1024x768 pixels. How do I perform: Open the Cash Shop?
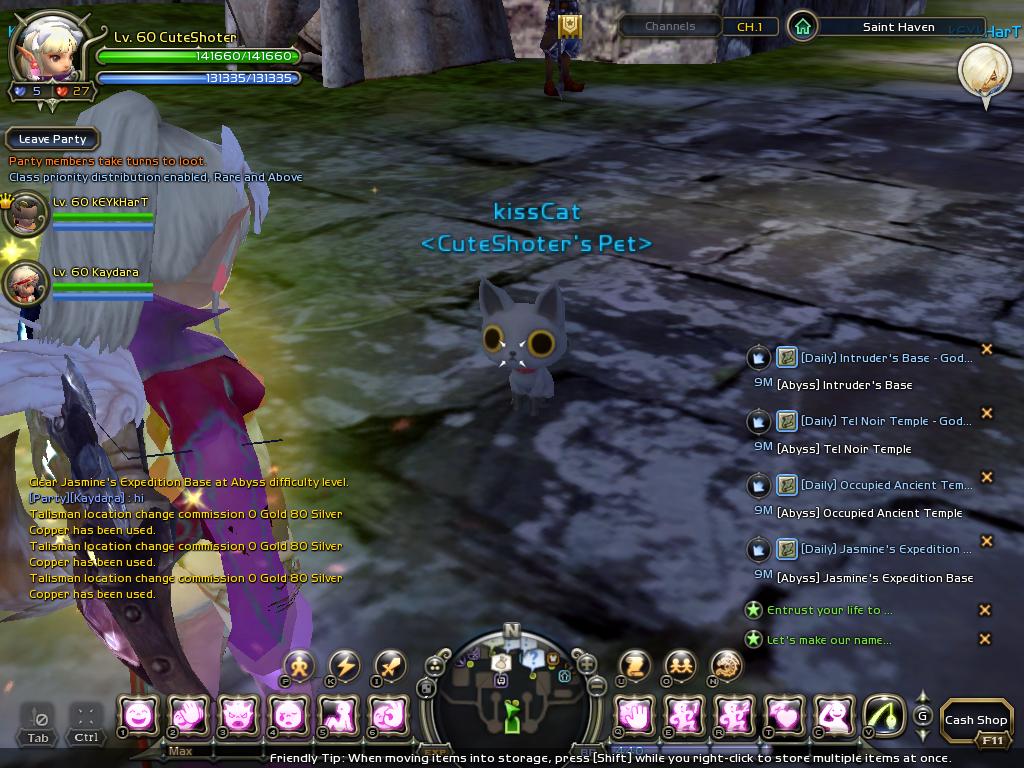(x=975, y=719)
